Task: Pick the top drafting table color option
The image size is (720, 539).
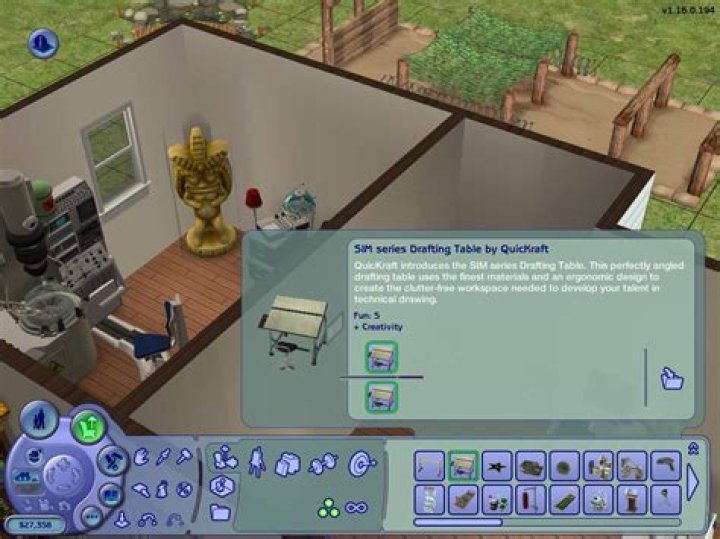Action: [x=382, y=357]
